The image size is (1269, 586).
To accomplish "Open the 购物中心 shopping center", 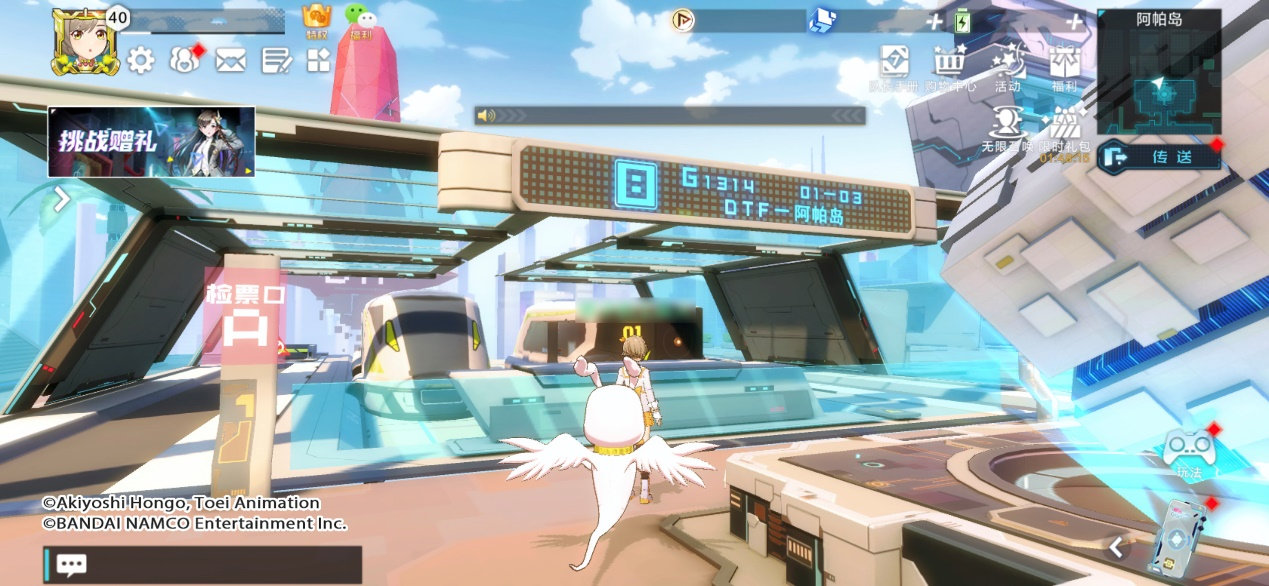I will pyautogui.click(x=949, y=66).
